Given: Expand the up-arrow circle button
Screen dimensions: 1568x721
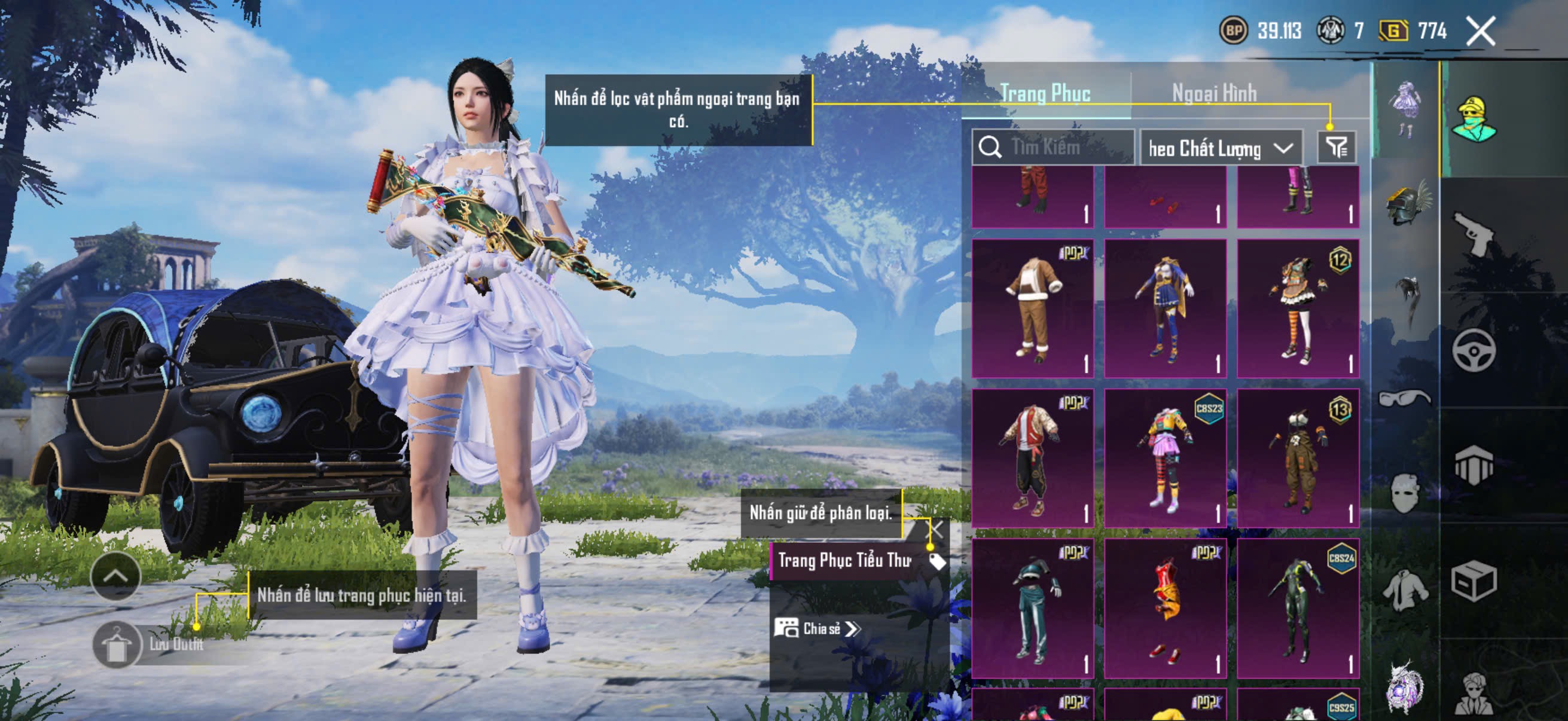Looking at the screenshot, I should point(115,576).
